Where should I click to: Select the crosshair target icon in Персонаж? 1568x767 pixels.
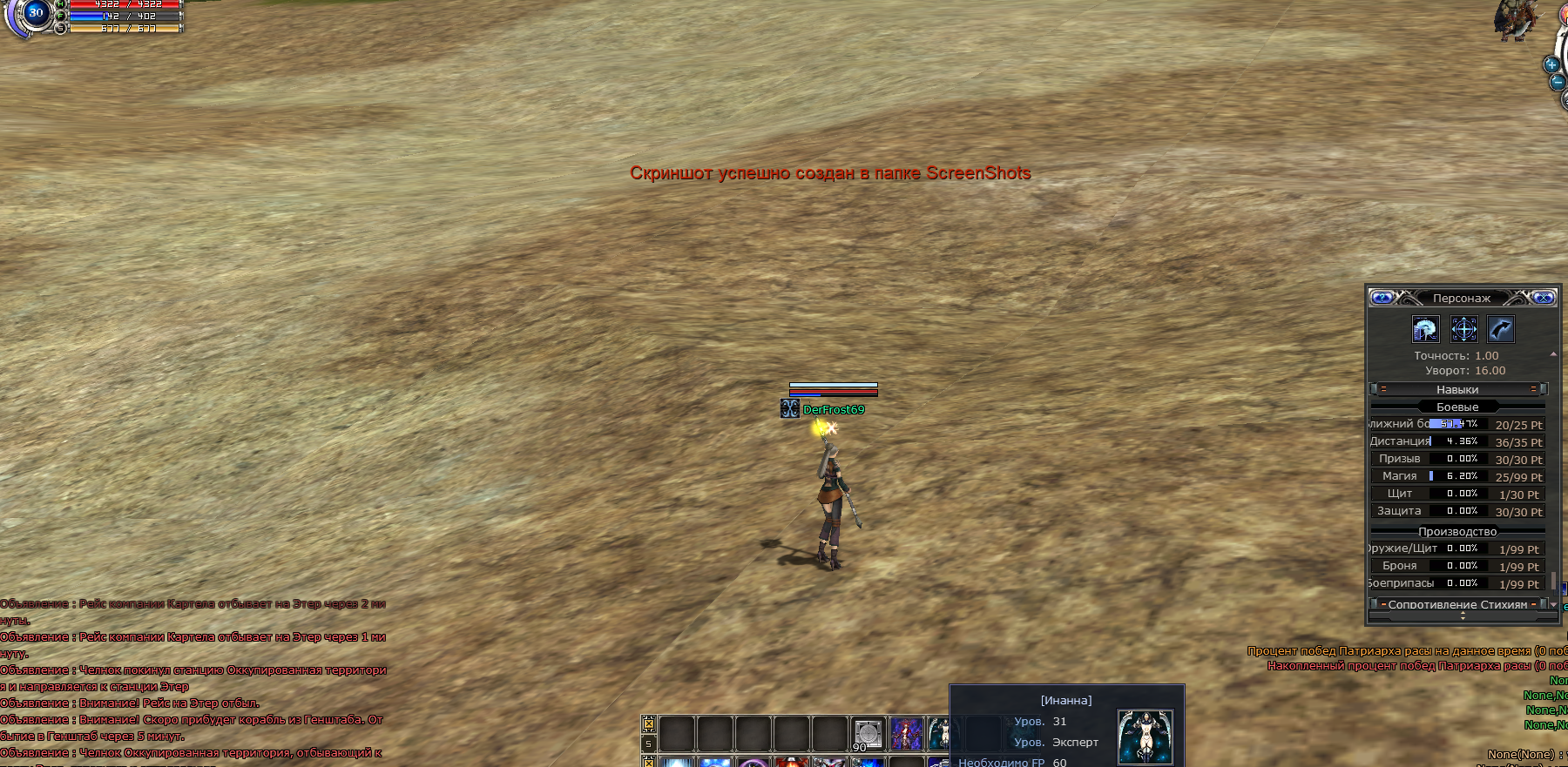(x=1463, y=329)
